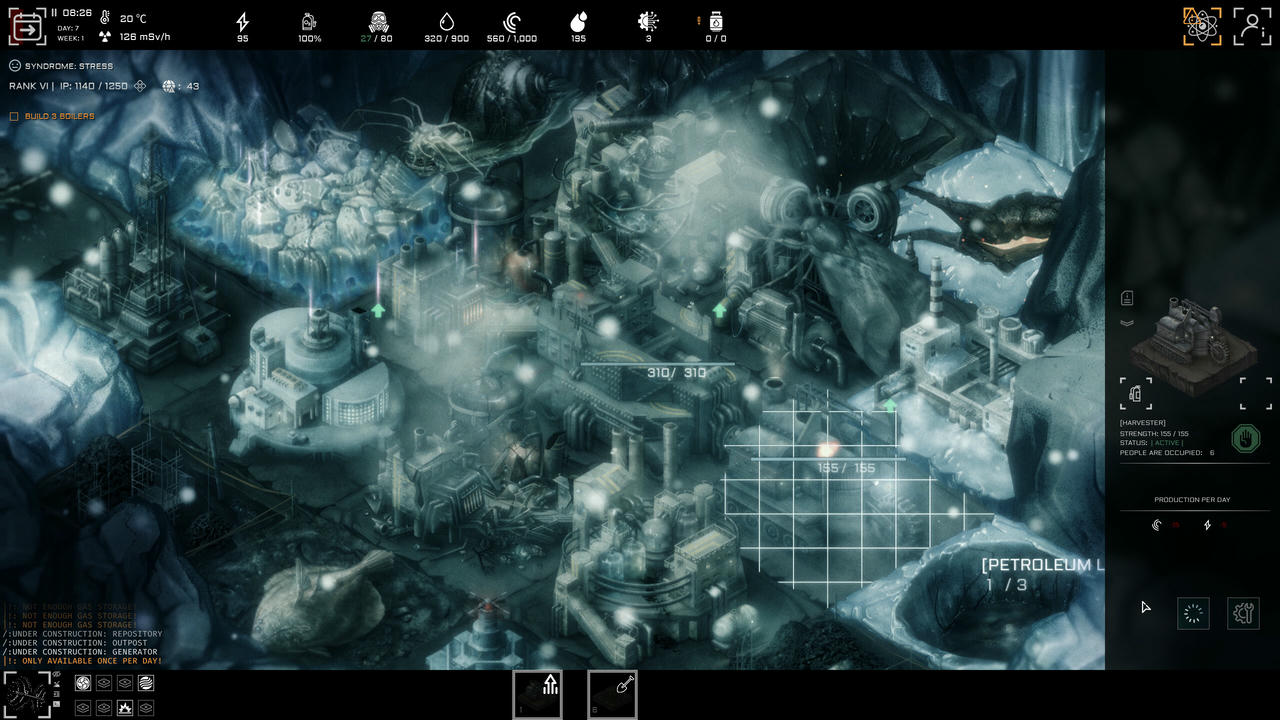Toggle the pause indicator beside the clock
This screenshot has width=1280, height=720.
pyautogui.click(x=54, y=13)
